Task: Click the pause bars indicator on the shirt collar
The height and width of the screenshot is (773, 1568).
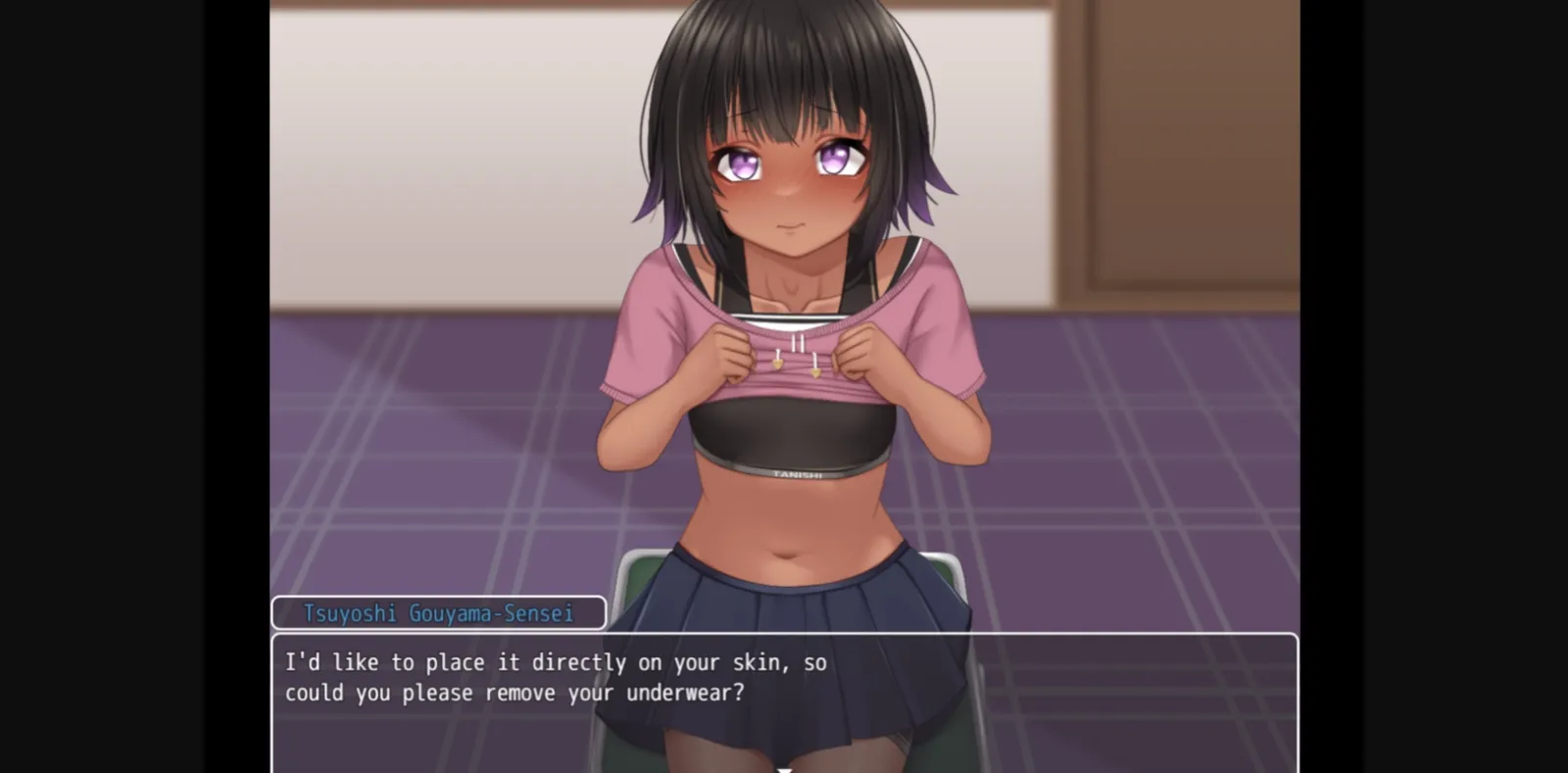Action: (x=797, y=342)
